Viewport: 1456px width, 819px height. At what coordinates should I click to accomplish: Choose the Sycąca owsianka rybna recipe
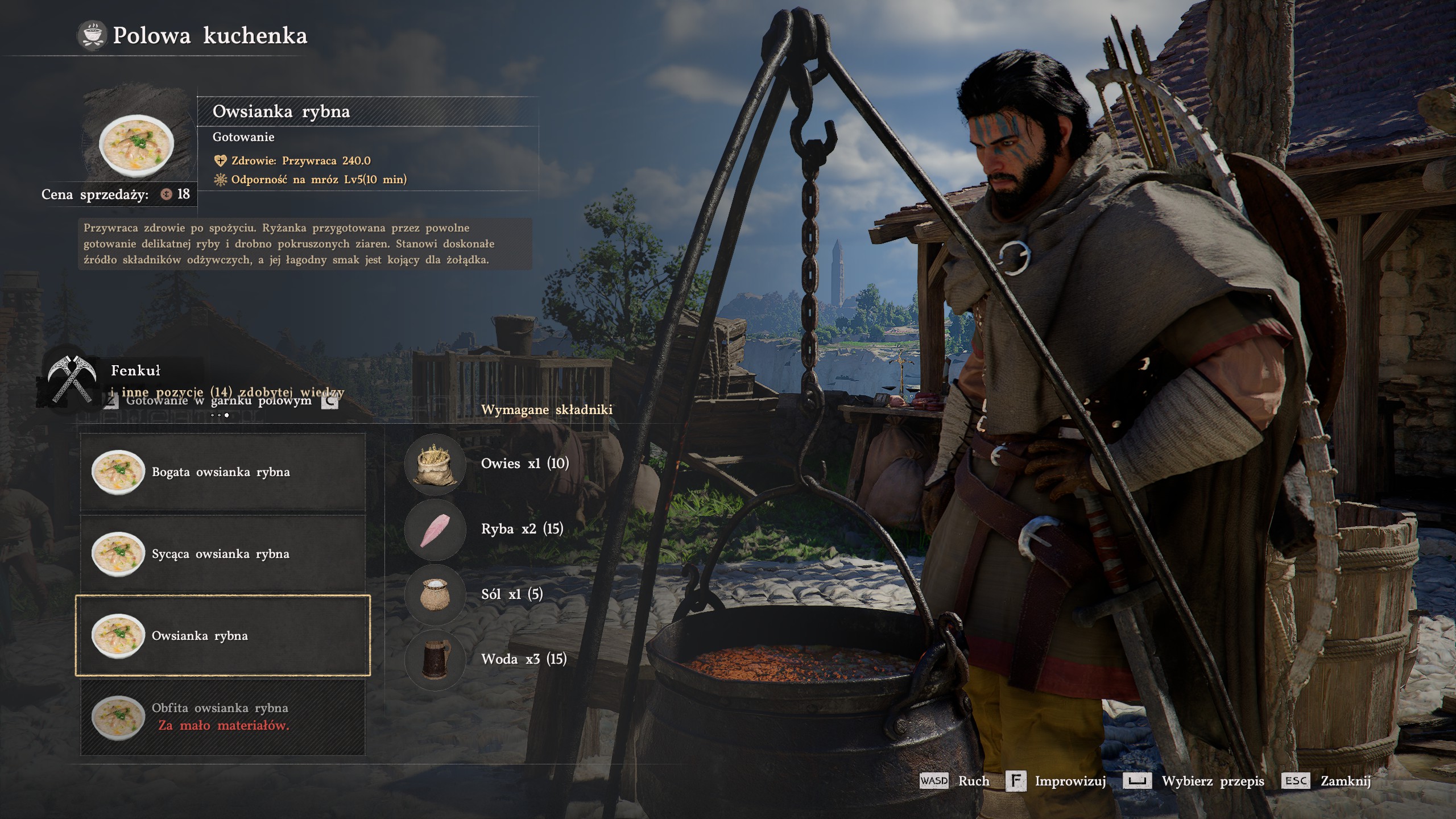222,553
